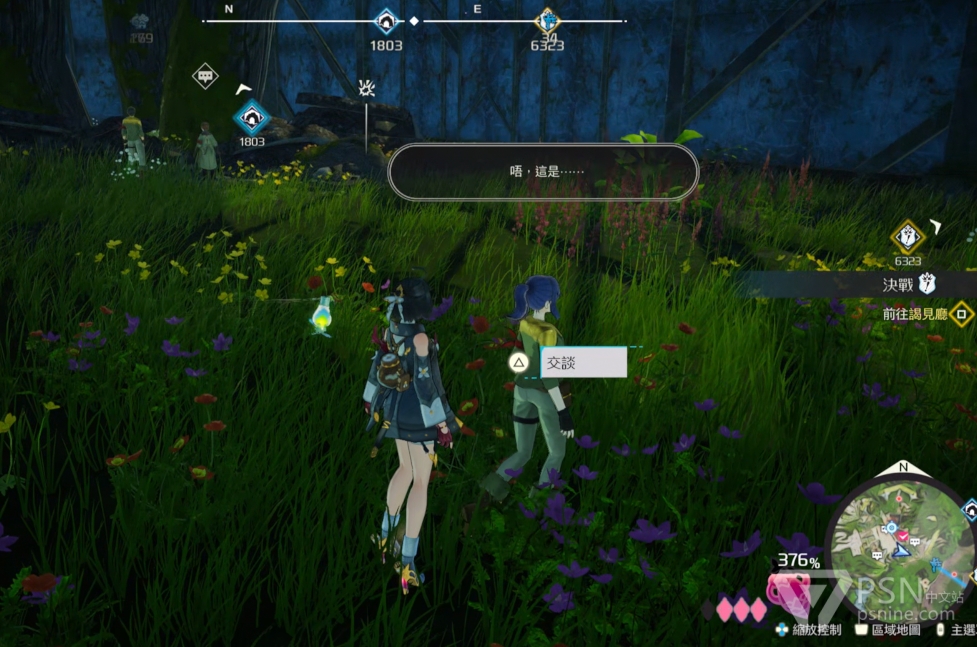Select the blue 1803 marker on the compass bar

(x=386, y=21)
